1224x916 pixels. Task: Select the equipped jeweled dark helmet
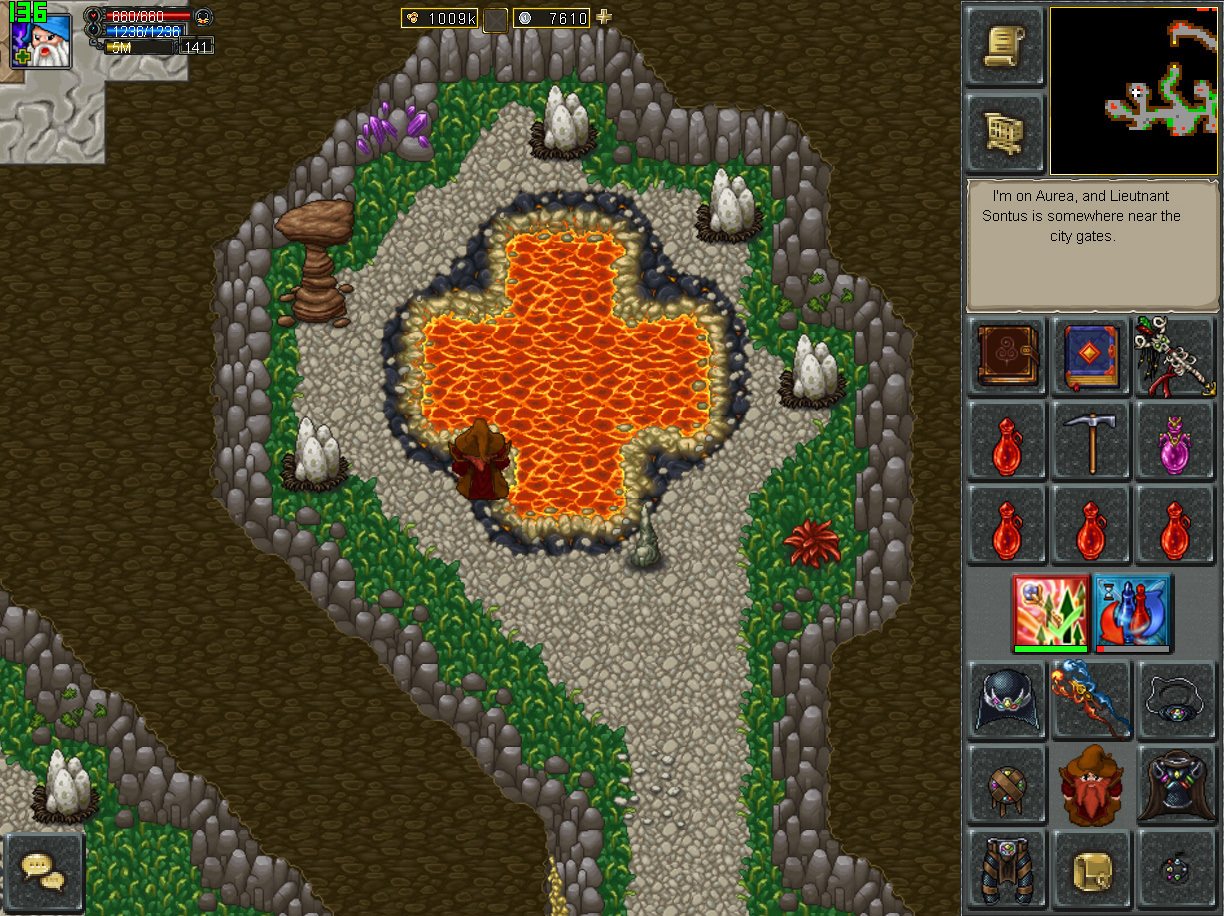(x=1007, y=699)
